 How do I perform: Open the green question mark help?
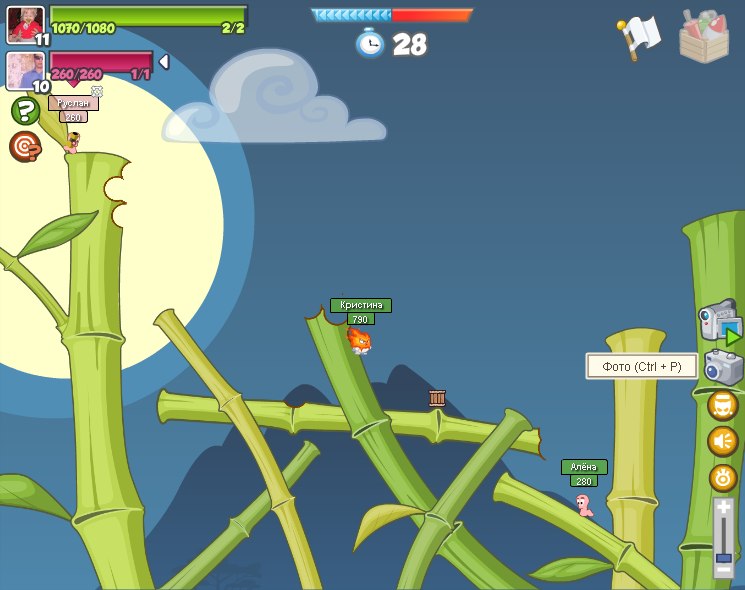[25, 110]
